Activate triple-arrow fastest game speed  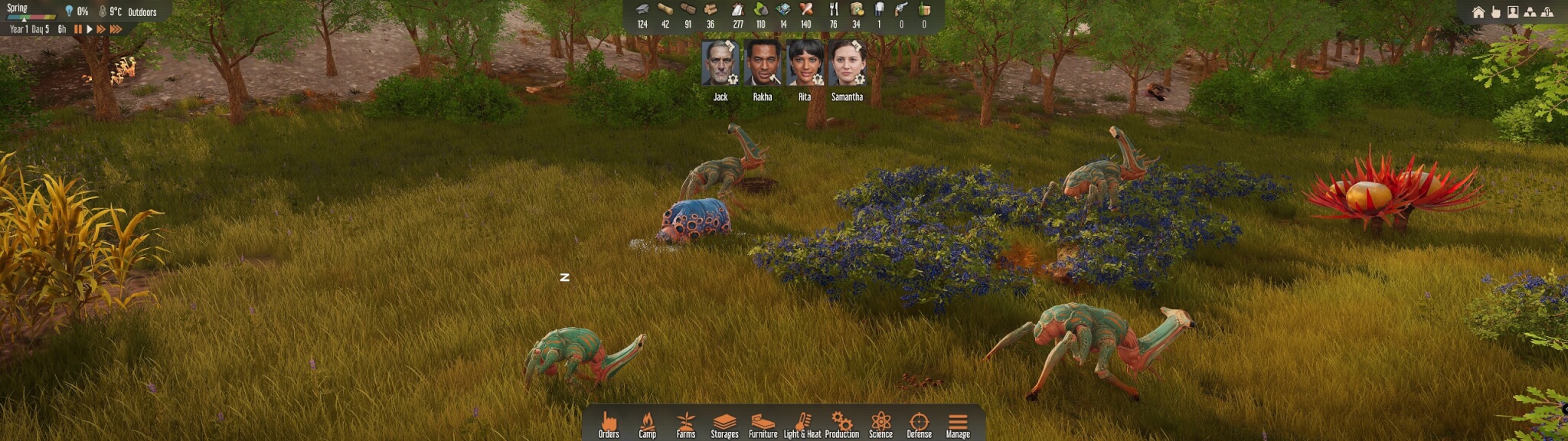tap(116, 29)
